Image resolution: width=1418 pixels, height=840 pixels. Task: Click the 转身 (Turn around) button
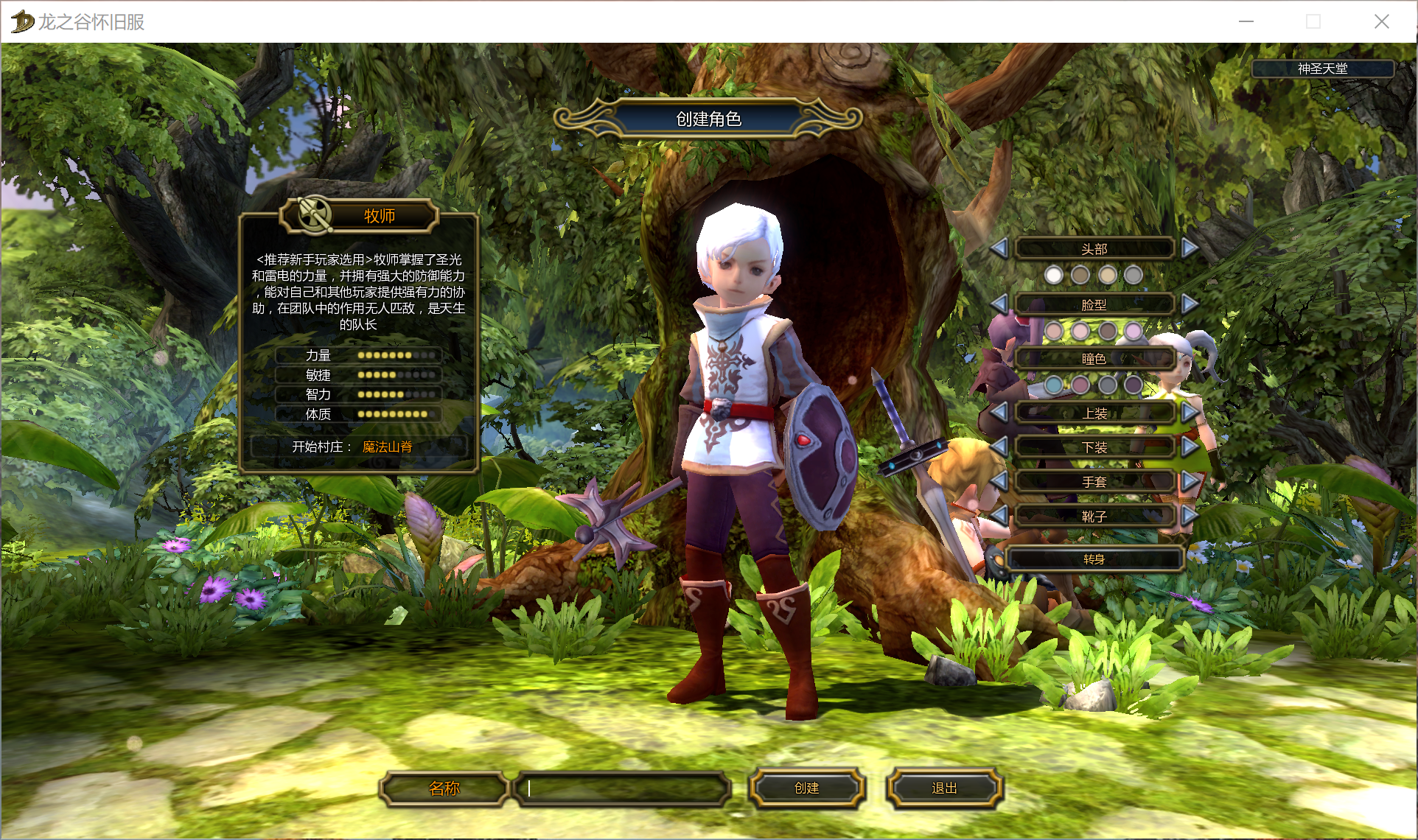point(1094,559)
